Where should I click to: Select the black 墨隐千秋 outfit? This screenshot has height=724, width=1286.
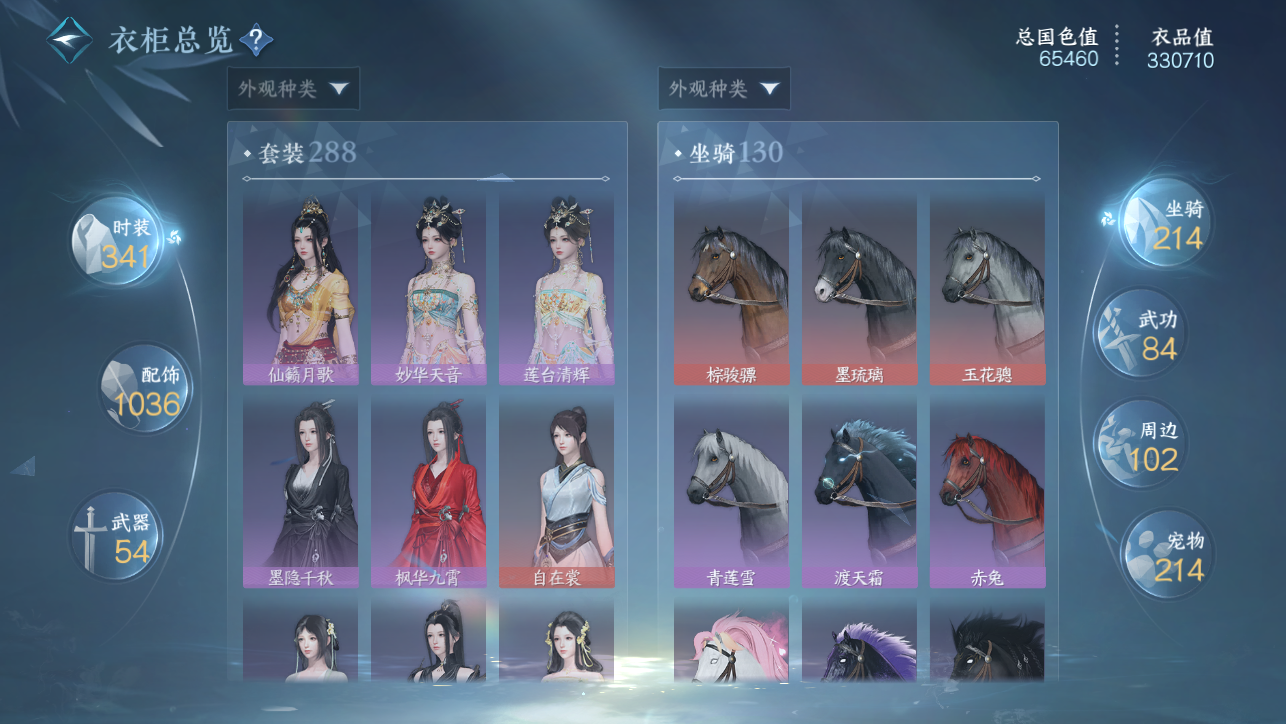[300, 492]
